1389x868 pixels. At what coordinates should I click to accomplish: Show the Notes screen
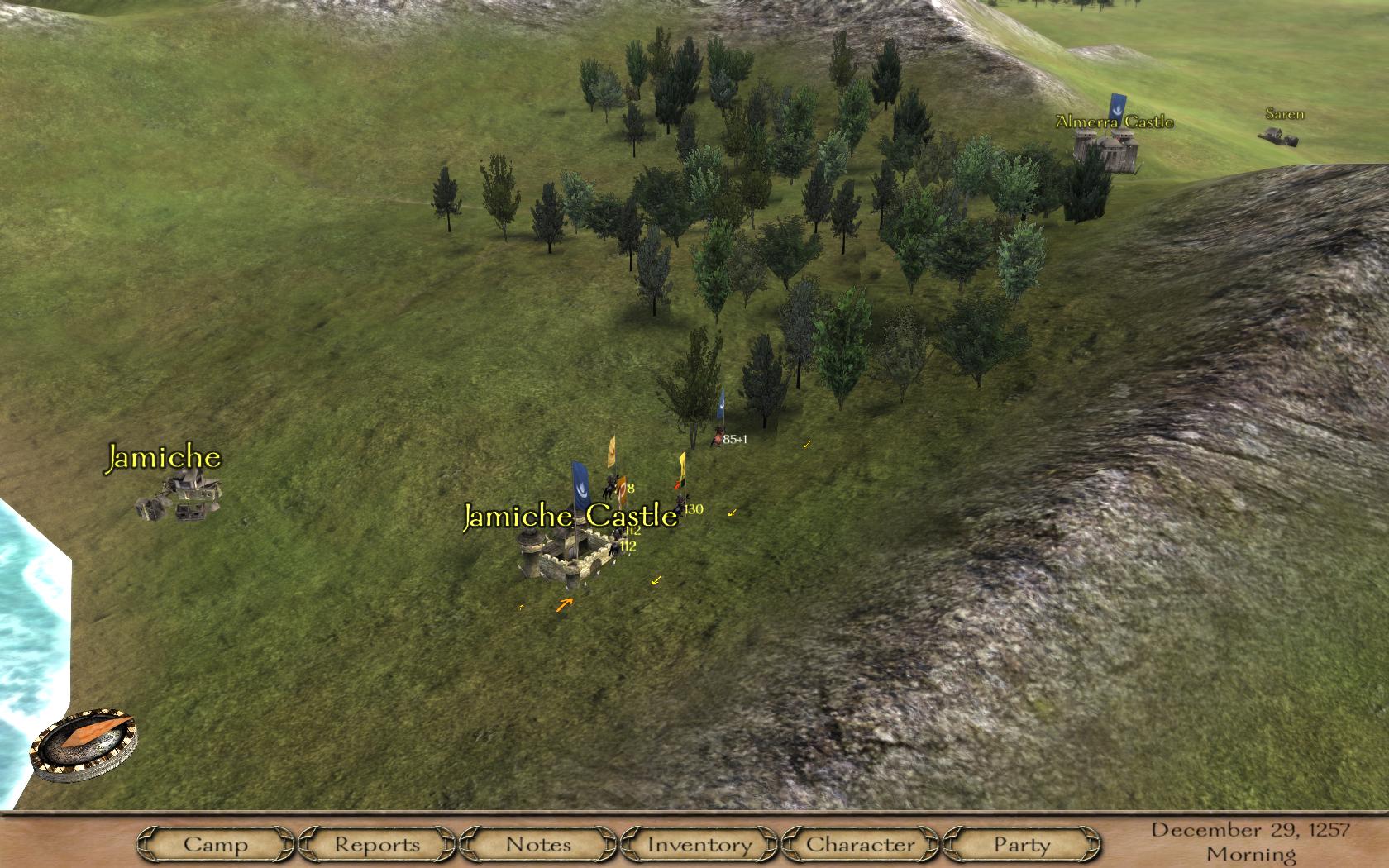coord(538,844)
